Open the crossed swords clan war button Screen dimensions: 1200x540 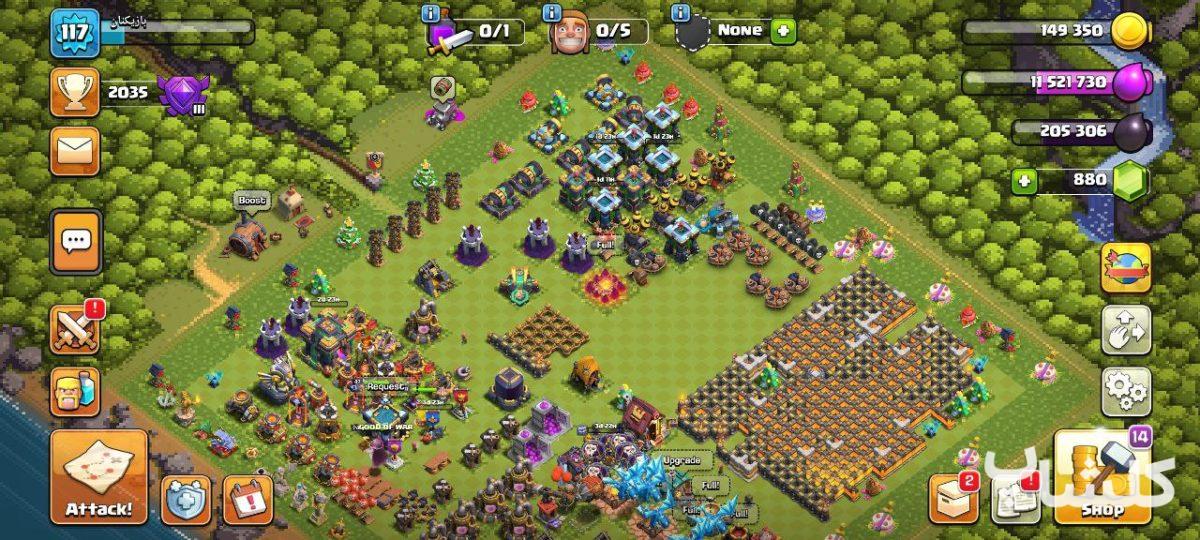tap(76, 328)
